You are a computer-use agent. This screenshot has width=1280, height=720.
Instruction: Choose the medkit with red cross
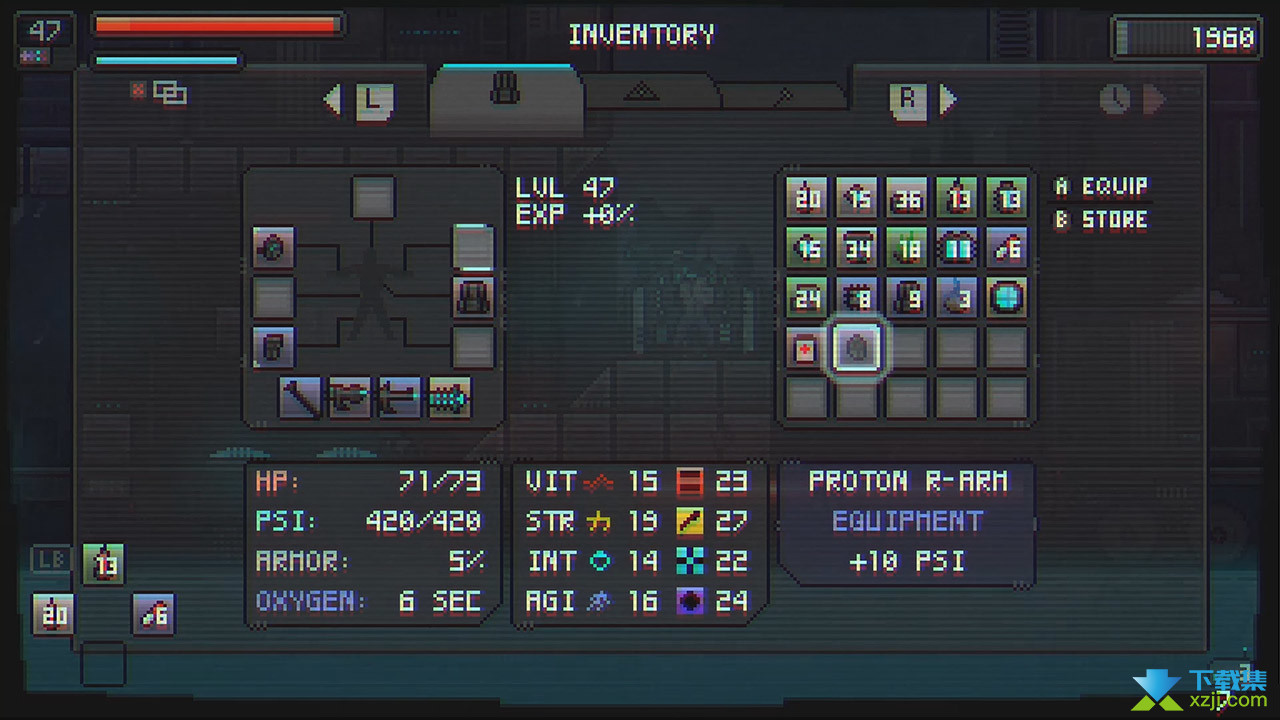(806, 347)
